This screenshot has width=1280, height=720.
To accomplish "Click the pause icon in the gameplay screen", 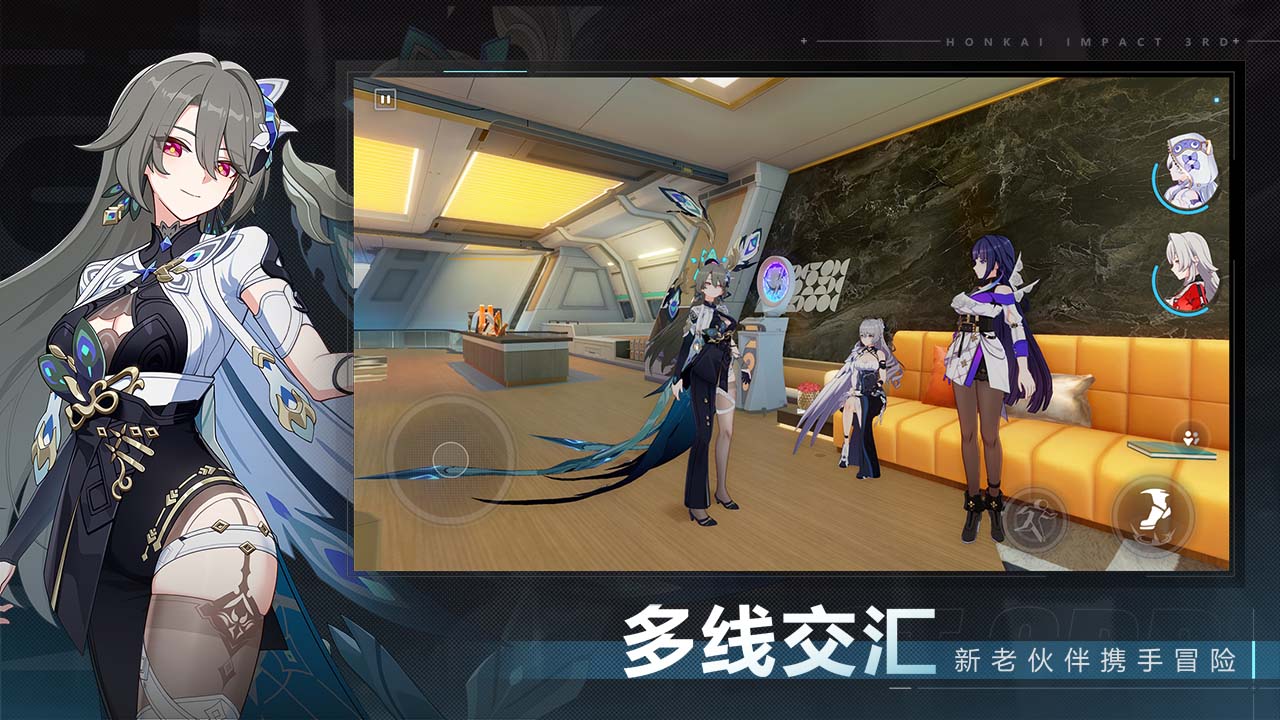I will click(383, 99).
